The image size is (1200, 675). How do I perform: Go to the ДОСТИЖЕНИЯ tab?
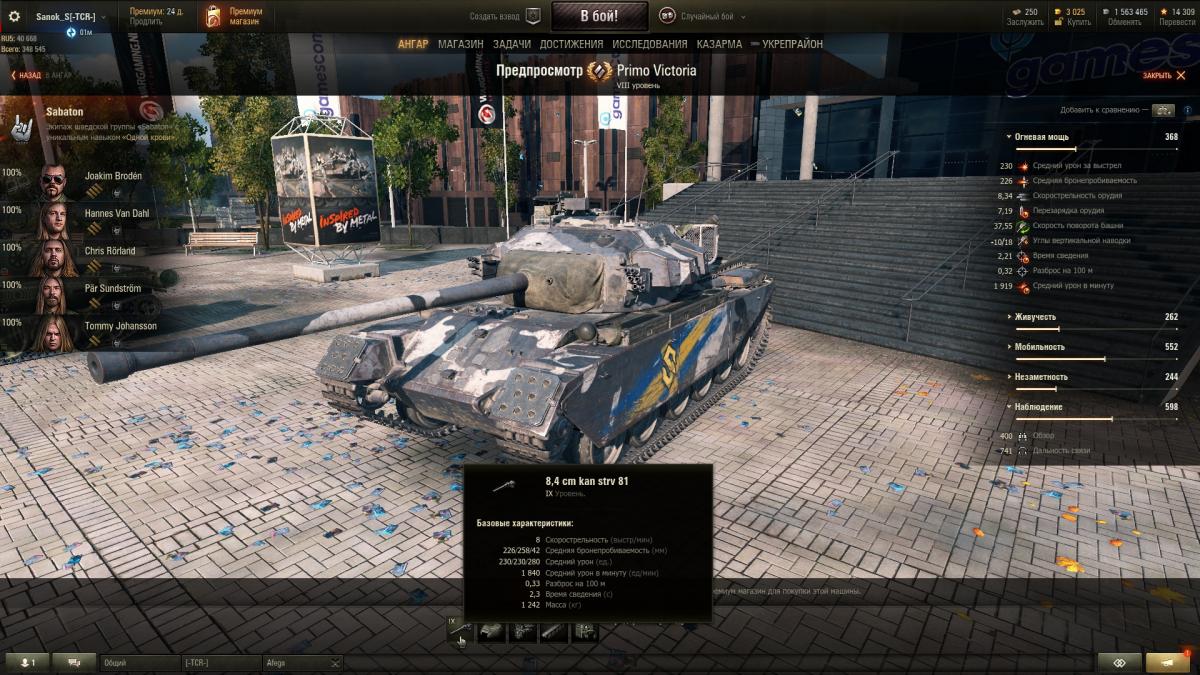click(x=571, y=44)
